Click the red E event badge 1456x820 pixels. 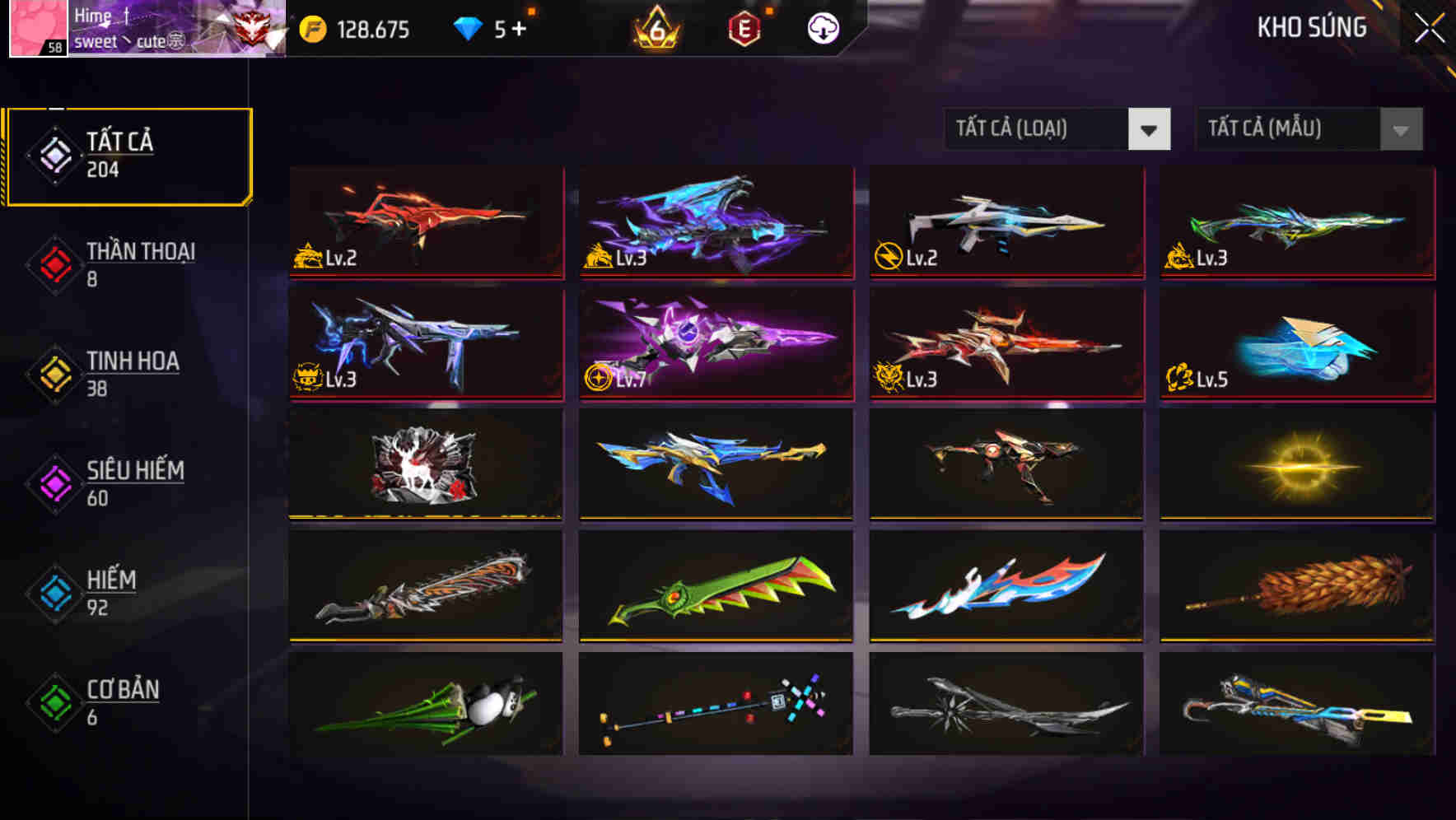(x=744, y=29)
